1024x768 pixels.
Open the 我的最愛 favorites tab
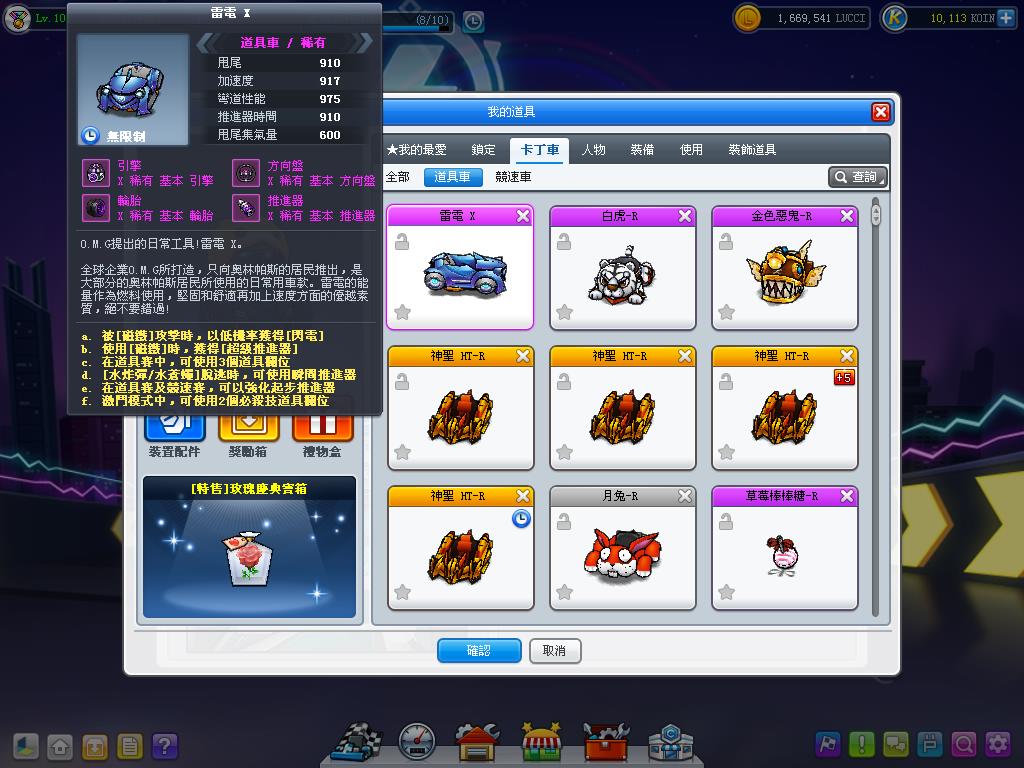pyautogui.click(x=417, y=150)
